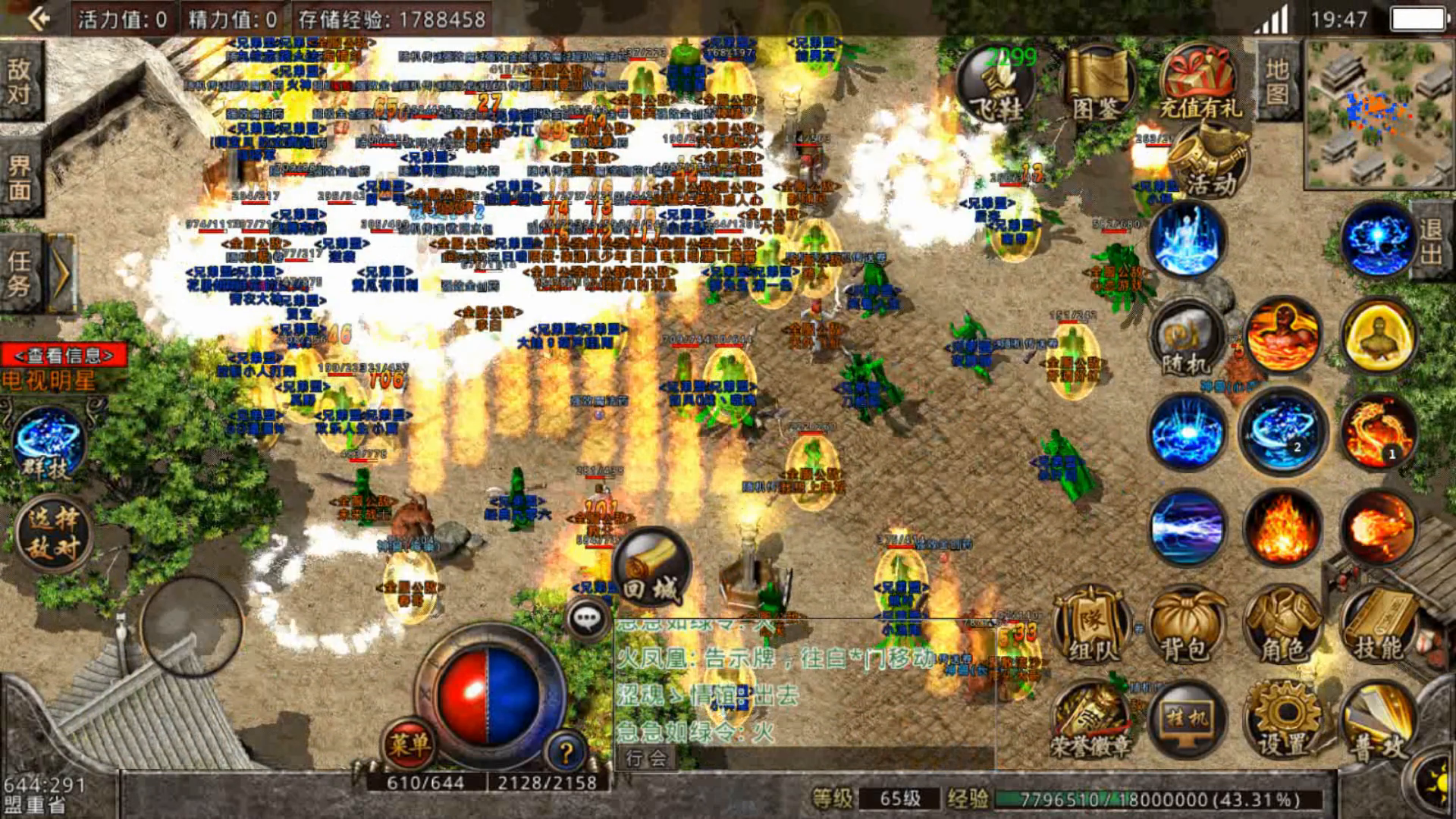Open the 敌对 hostile side tab
Image resolution: width=1456 pixels, height=819 pixels.
point(20,81)
